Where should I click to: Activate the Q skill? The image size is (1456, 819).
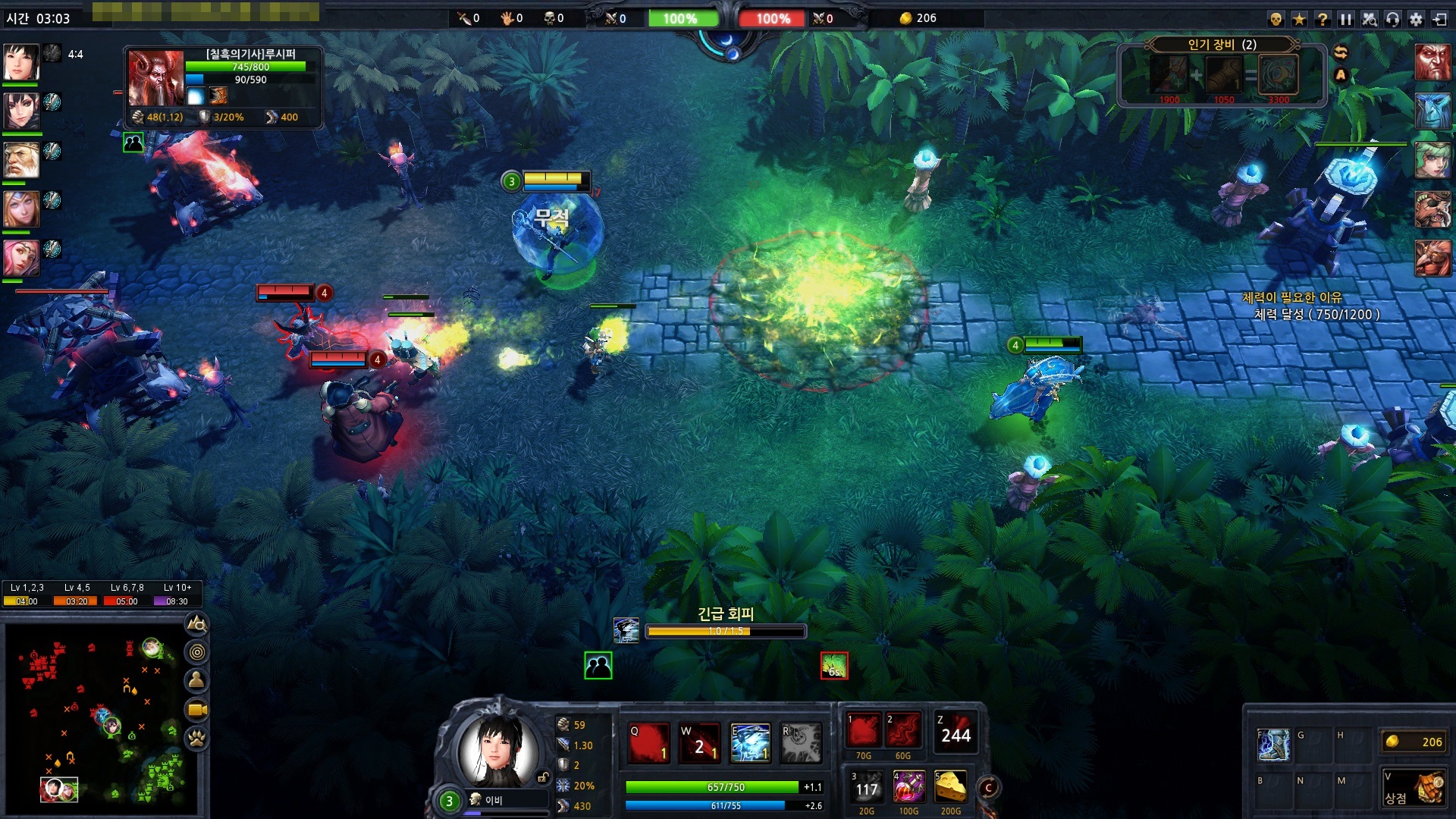[x=649, y=742]
